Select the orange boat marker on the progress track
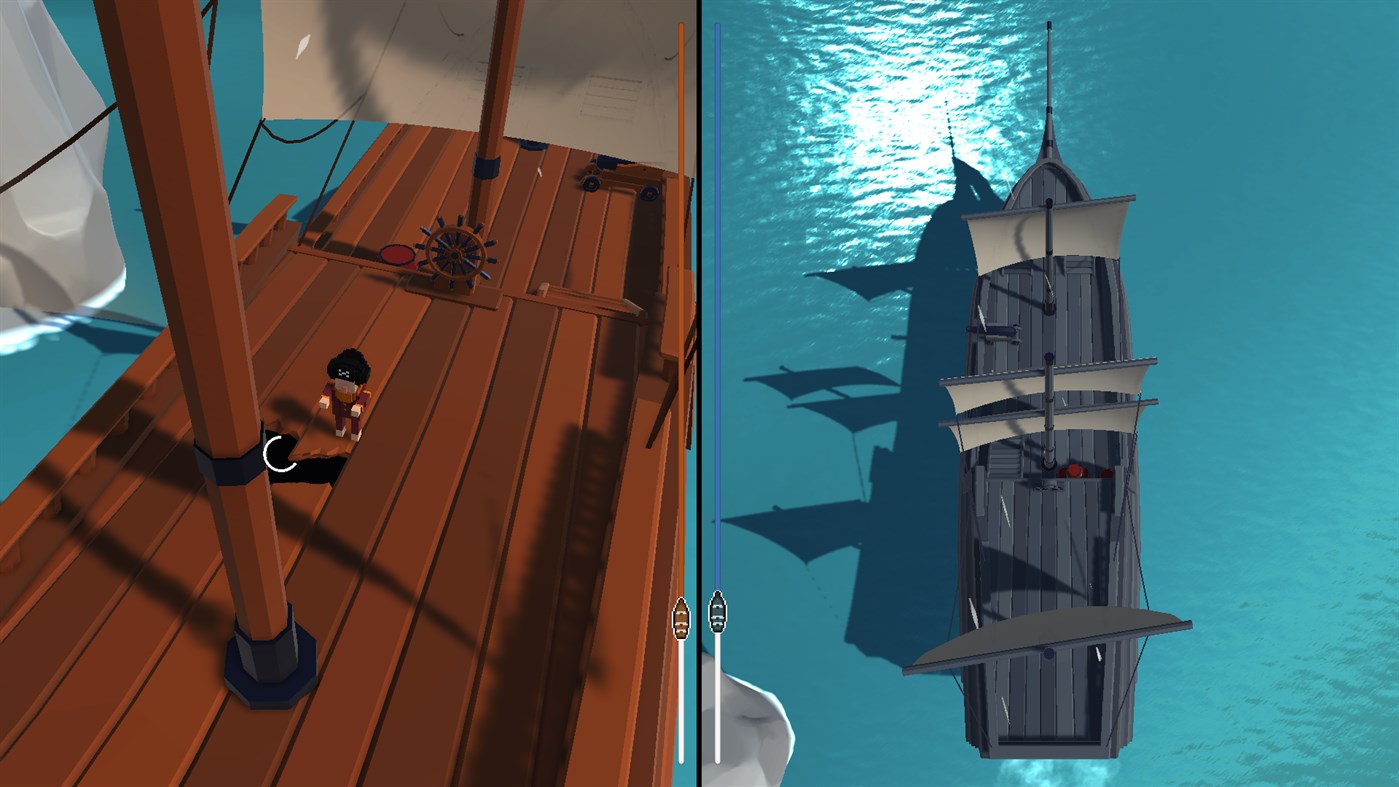 683,618
